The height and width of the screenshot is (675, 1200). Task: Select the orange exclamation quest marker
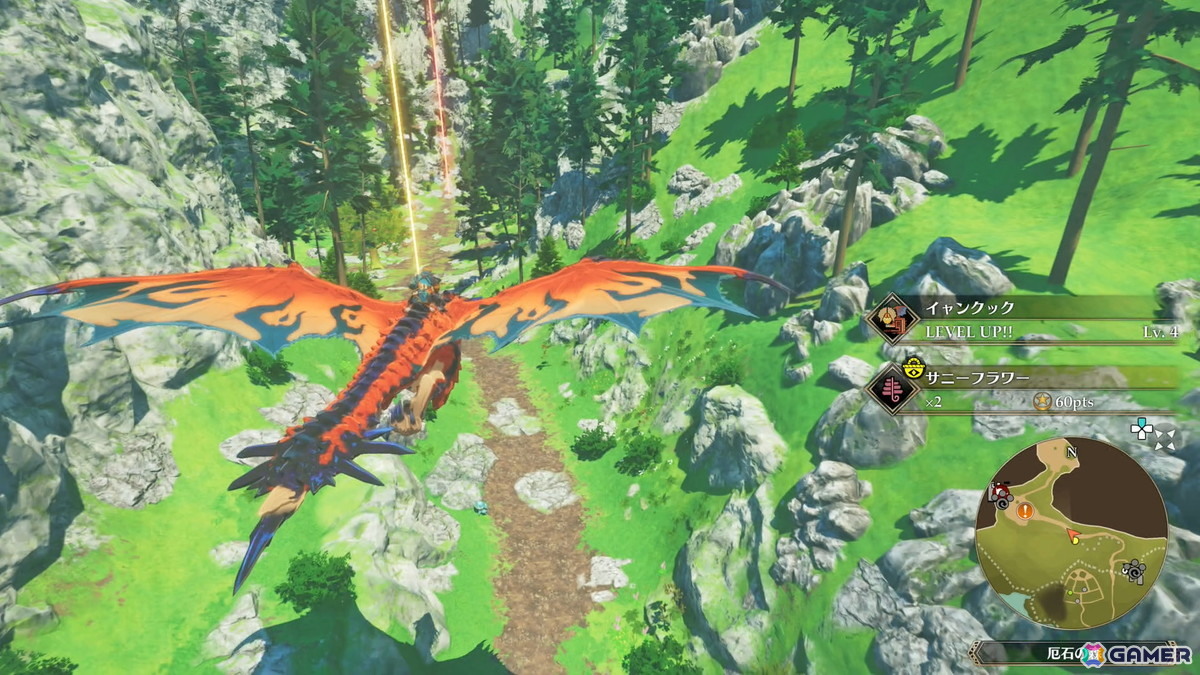tap(1025, 511)
